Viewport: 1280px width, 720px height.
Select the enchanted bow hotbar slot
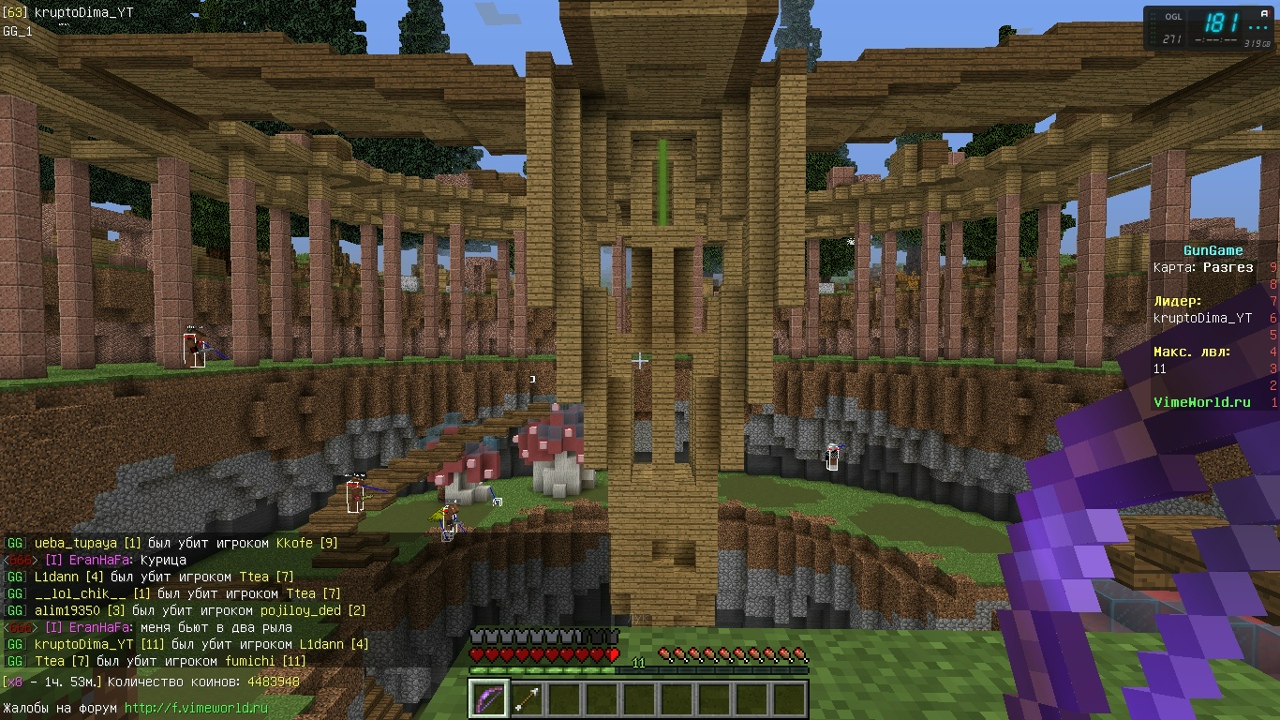pyautogui.click(x=490, y=698)
